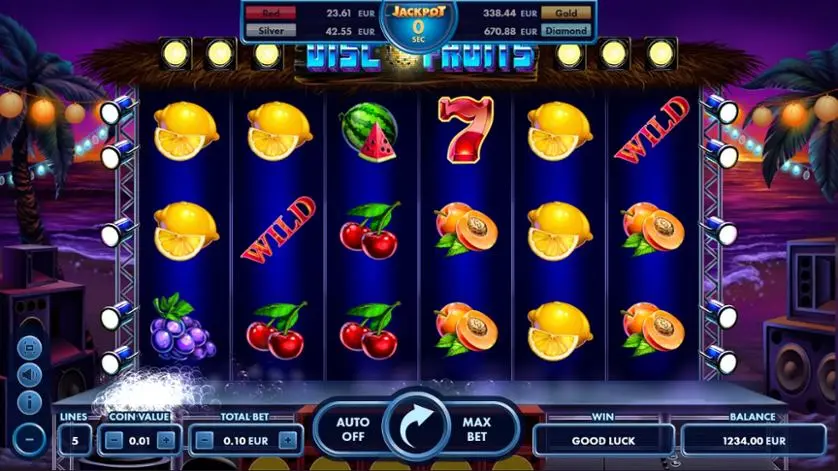The image size is (838, 471).
Task: Decrease the coin value
Action: coord(114,439)
